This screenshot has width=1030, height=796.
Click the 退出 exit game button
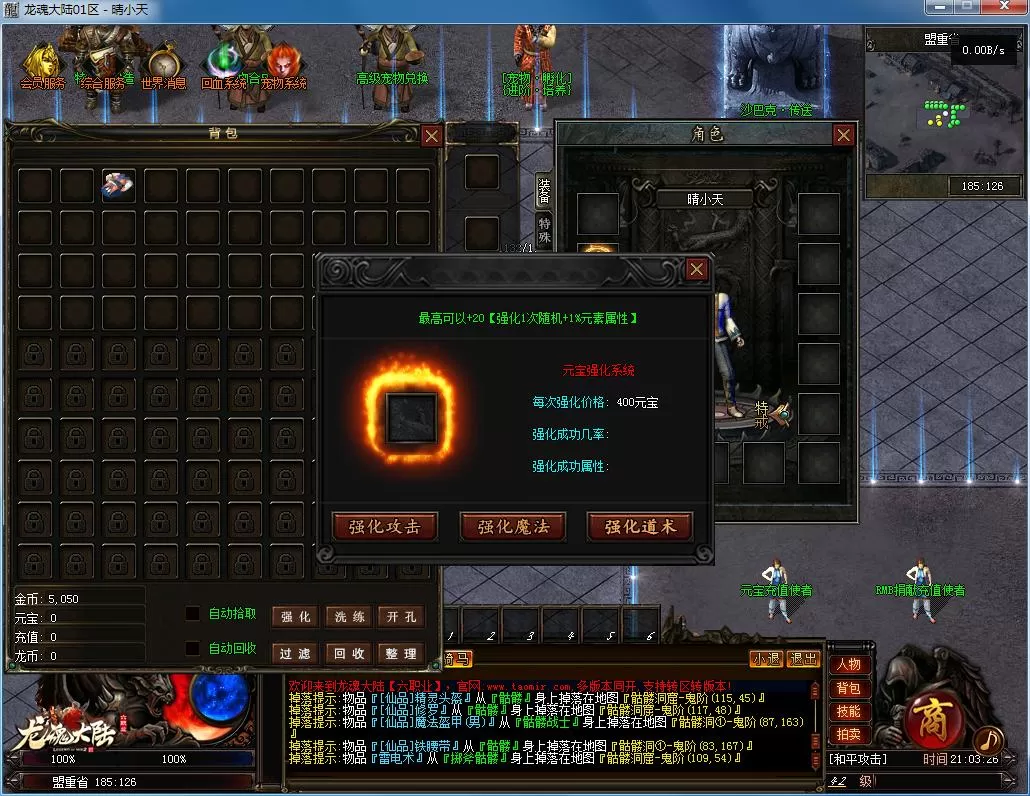803,659
